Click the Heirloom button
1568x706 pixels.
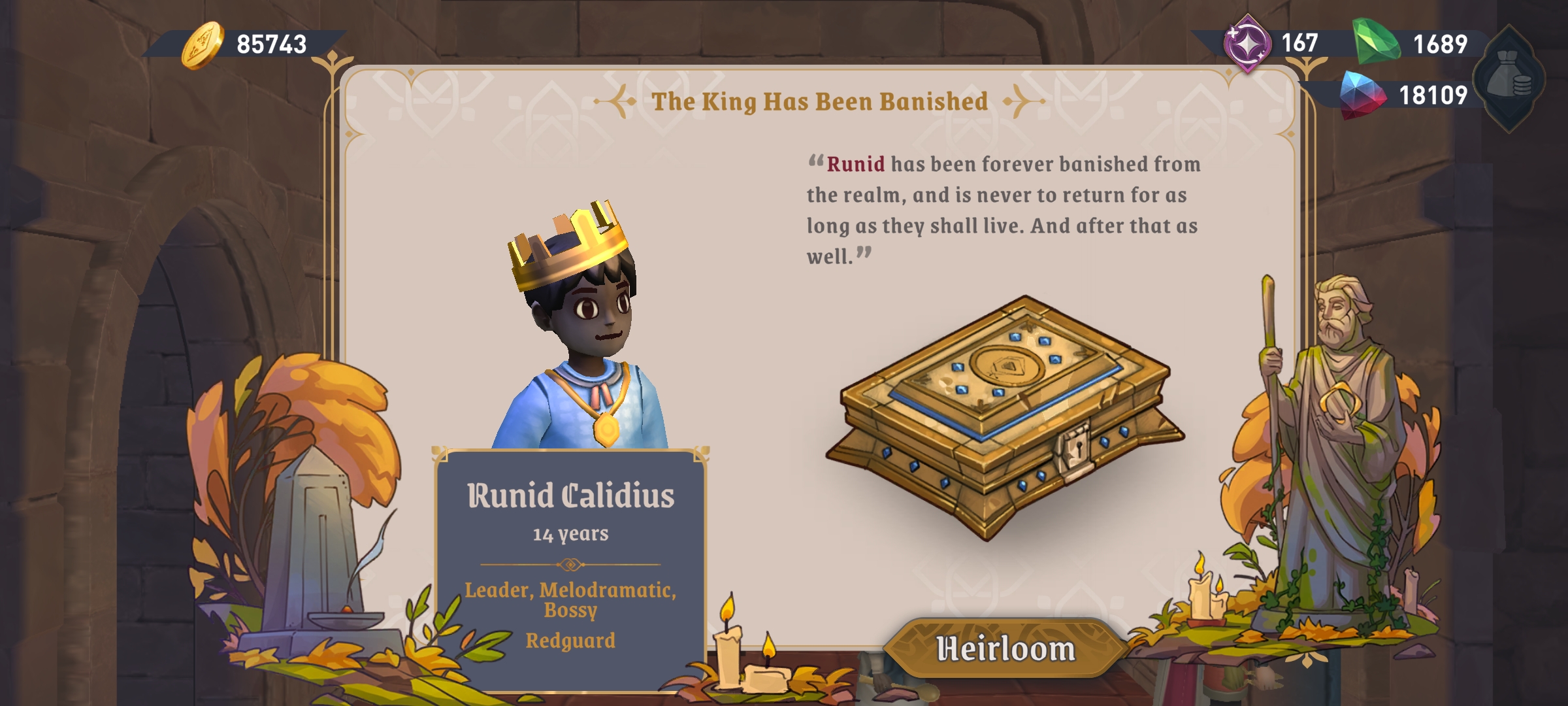(x=1005, y=648)
